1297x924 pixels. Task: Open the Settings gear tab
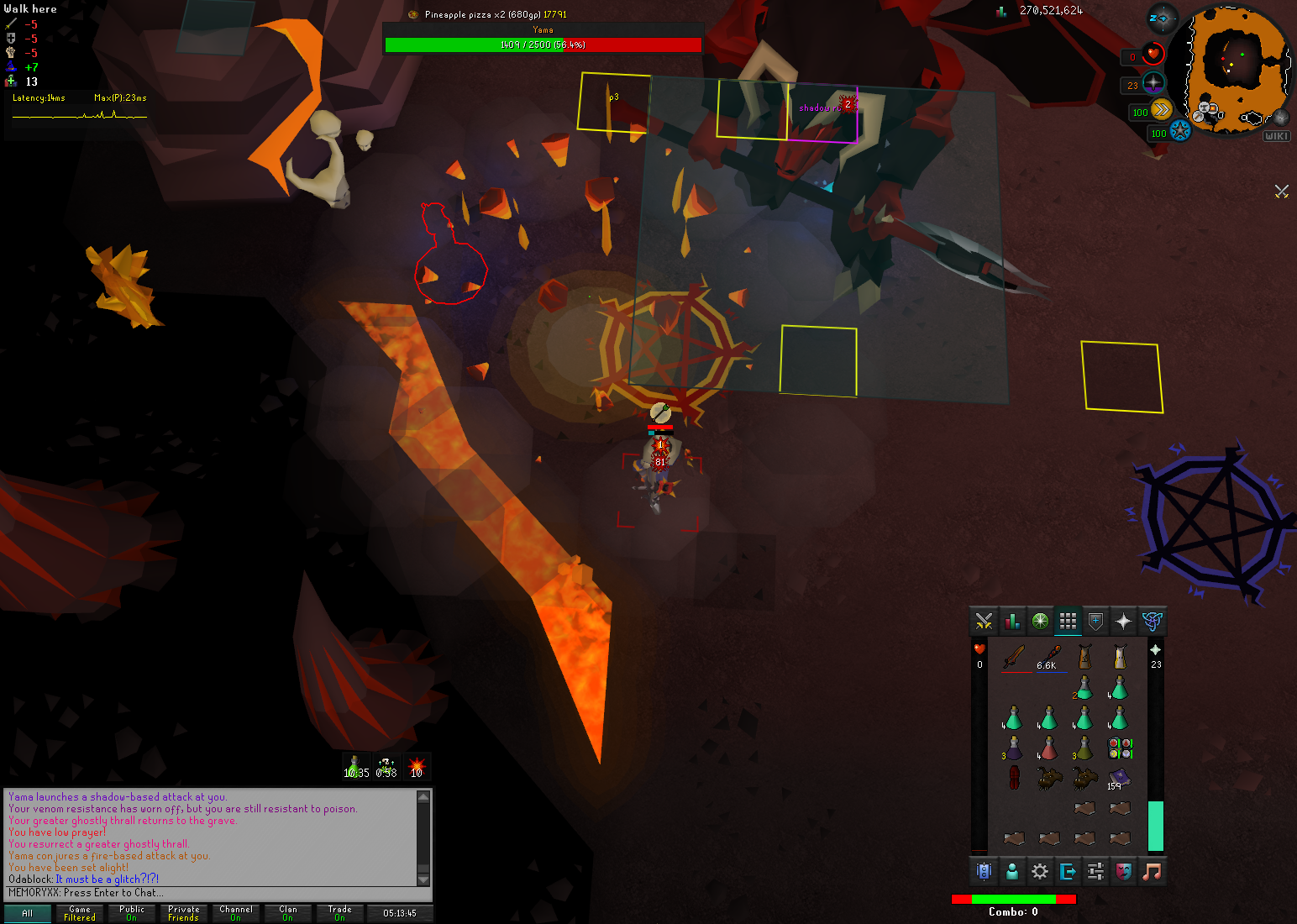tap(1040, 871)
